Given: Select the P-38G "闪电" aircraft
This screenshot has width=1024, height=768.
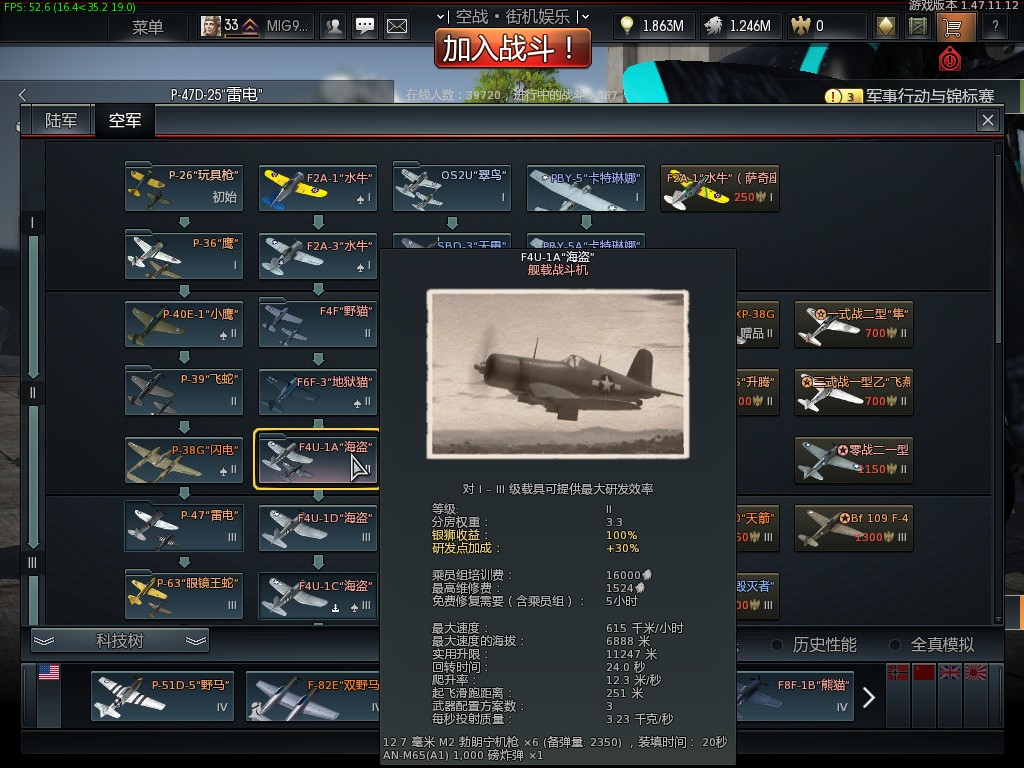Looking at the screenshot, I should click(x=184, y=458).
